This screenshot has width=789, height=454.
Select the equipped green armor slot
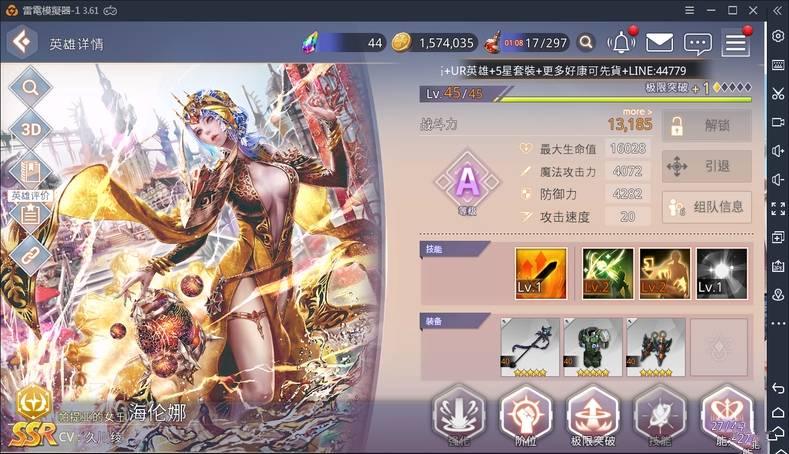tap(592, 346)
